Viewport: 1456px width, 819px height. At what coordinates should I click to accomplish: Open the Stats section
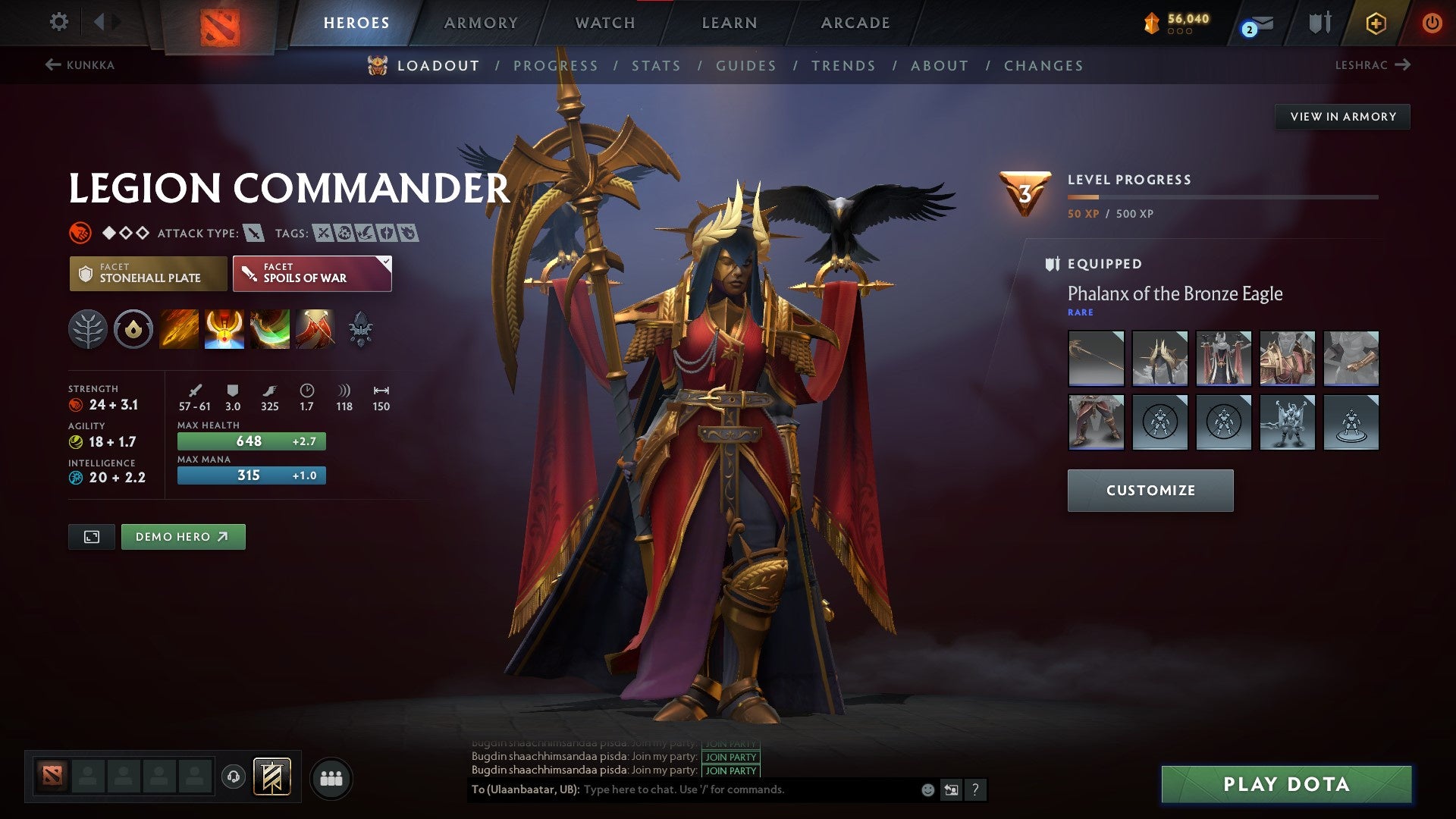coord(656,66)
